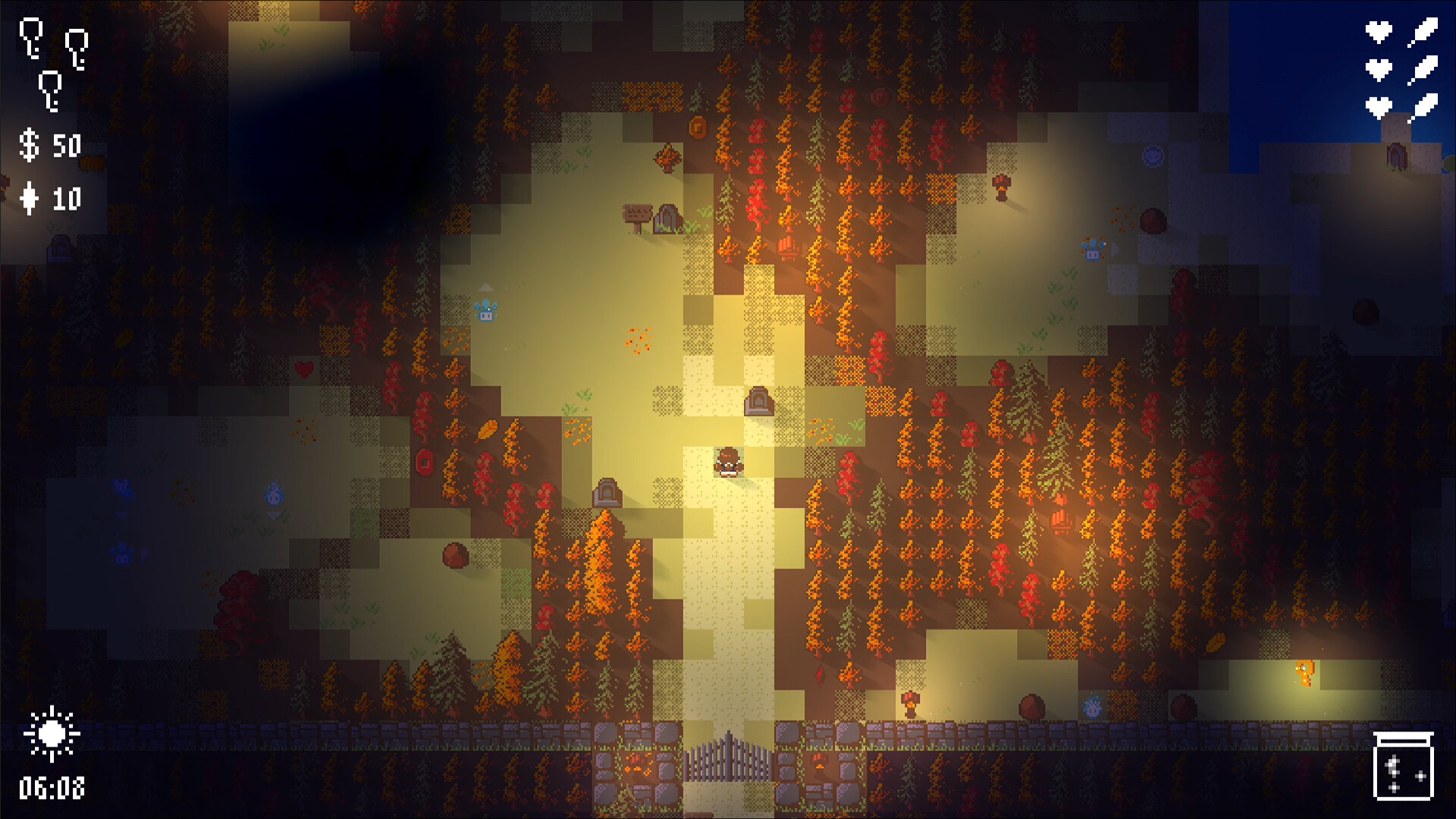This screenshot has width=1456, height=819.
Task: Click the feather resource counter icon
Action: point(30,197)
